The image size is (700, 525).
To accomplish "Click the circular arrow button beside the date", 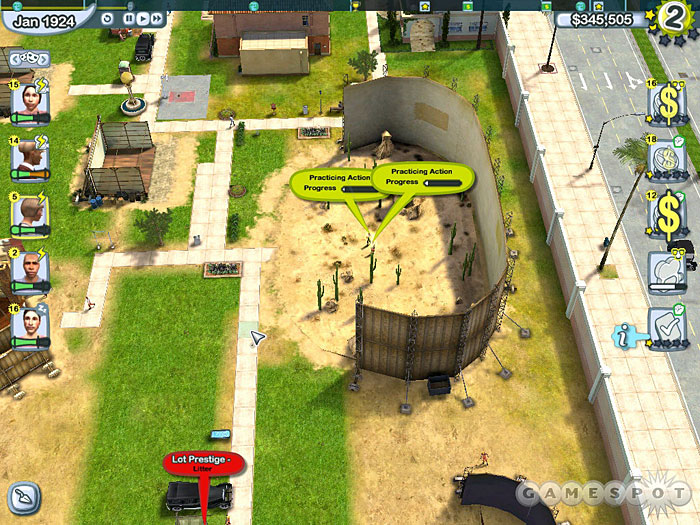I will (107, 17).
